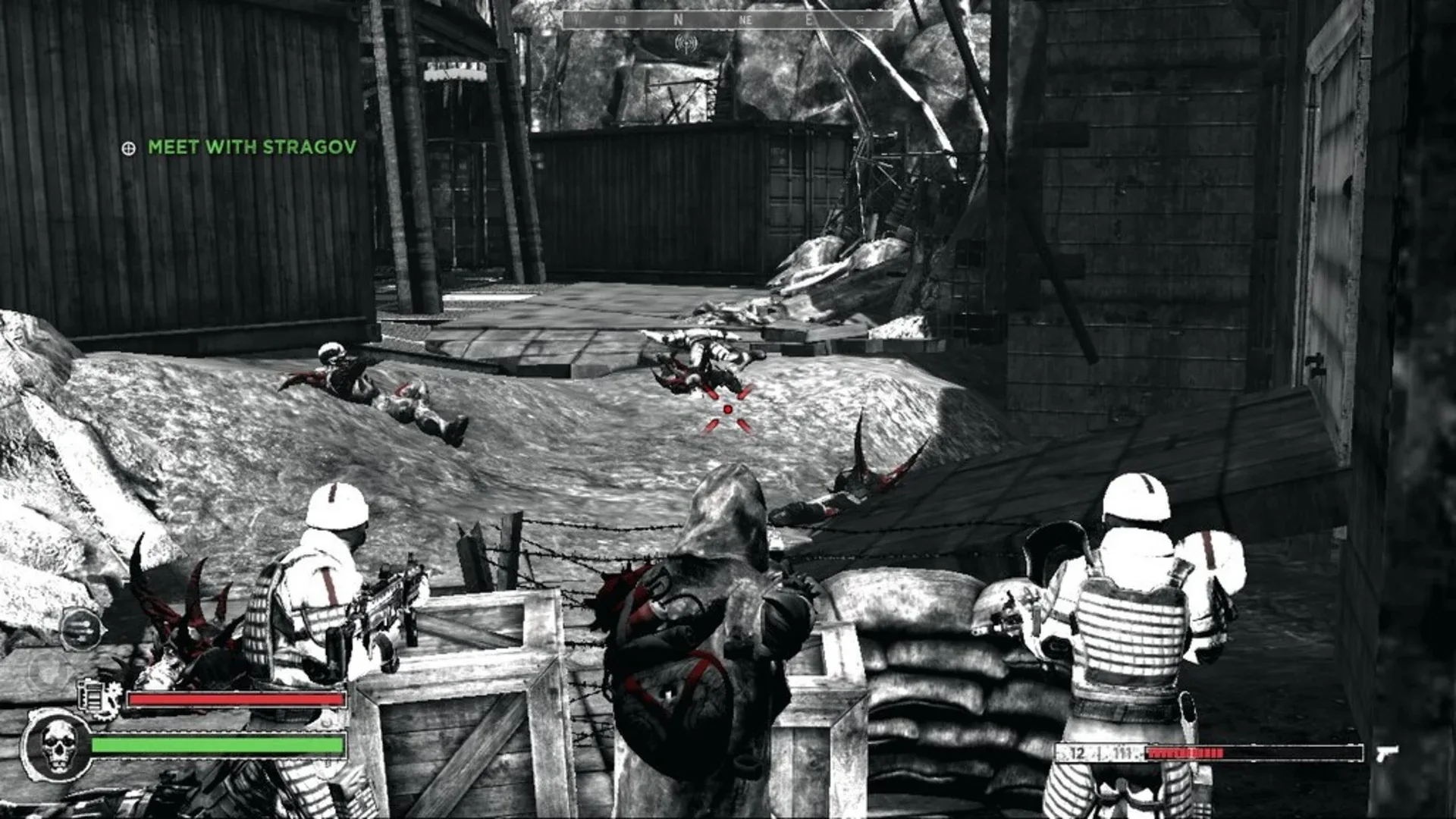
Task: Select the skull emblem on the health bar
Action: click(59, 745)
